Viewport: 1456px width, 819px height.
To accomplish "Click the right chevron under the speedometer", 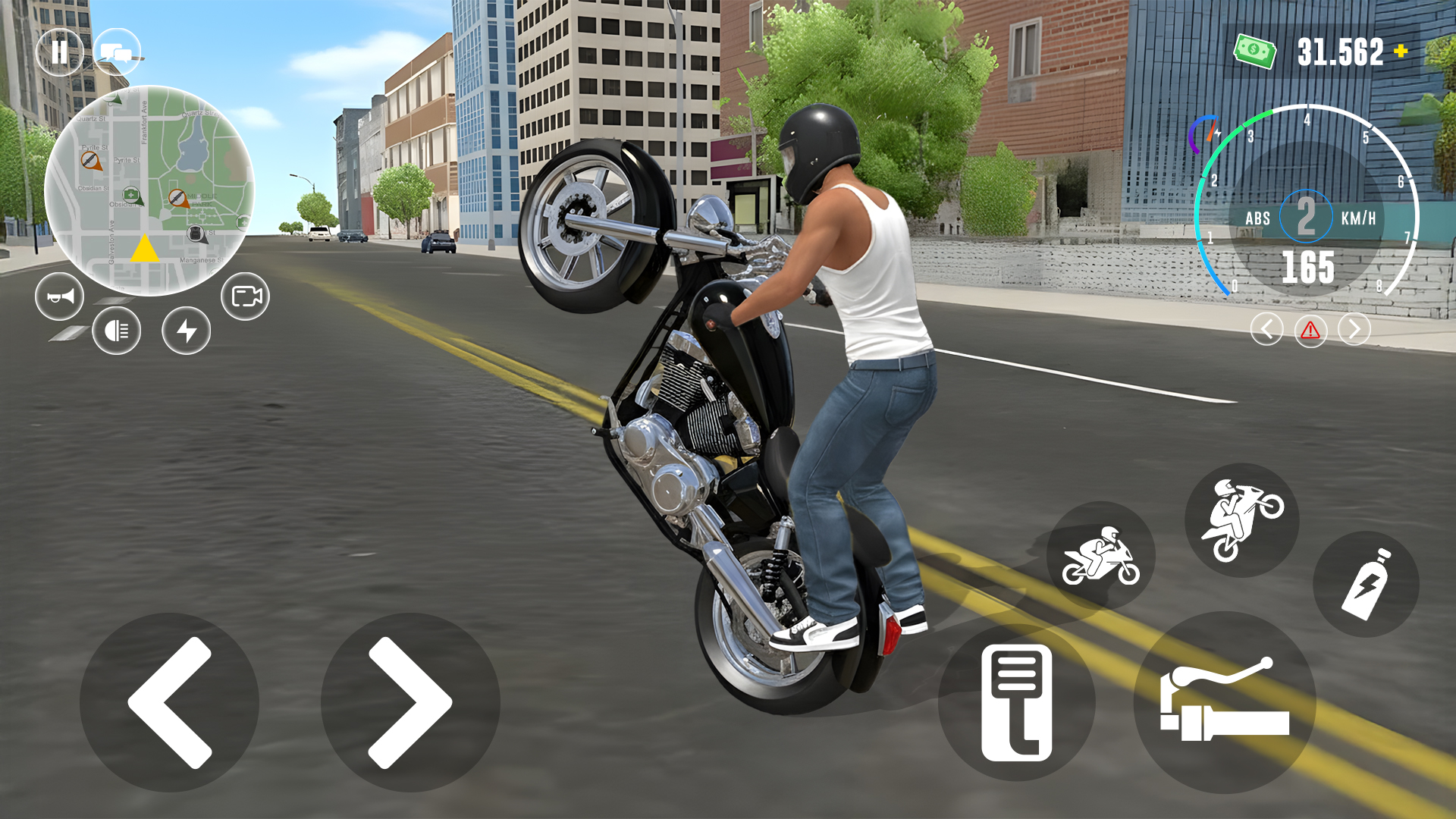I will (x=1354, y=329).
